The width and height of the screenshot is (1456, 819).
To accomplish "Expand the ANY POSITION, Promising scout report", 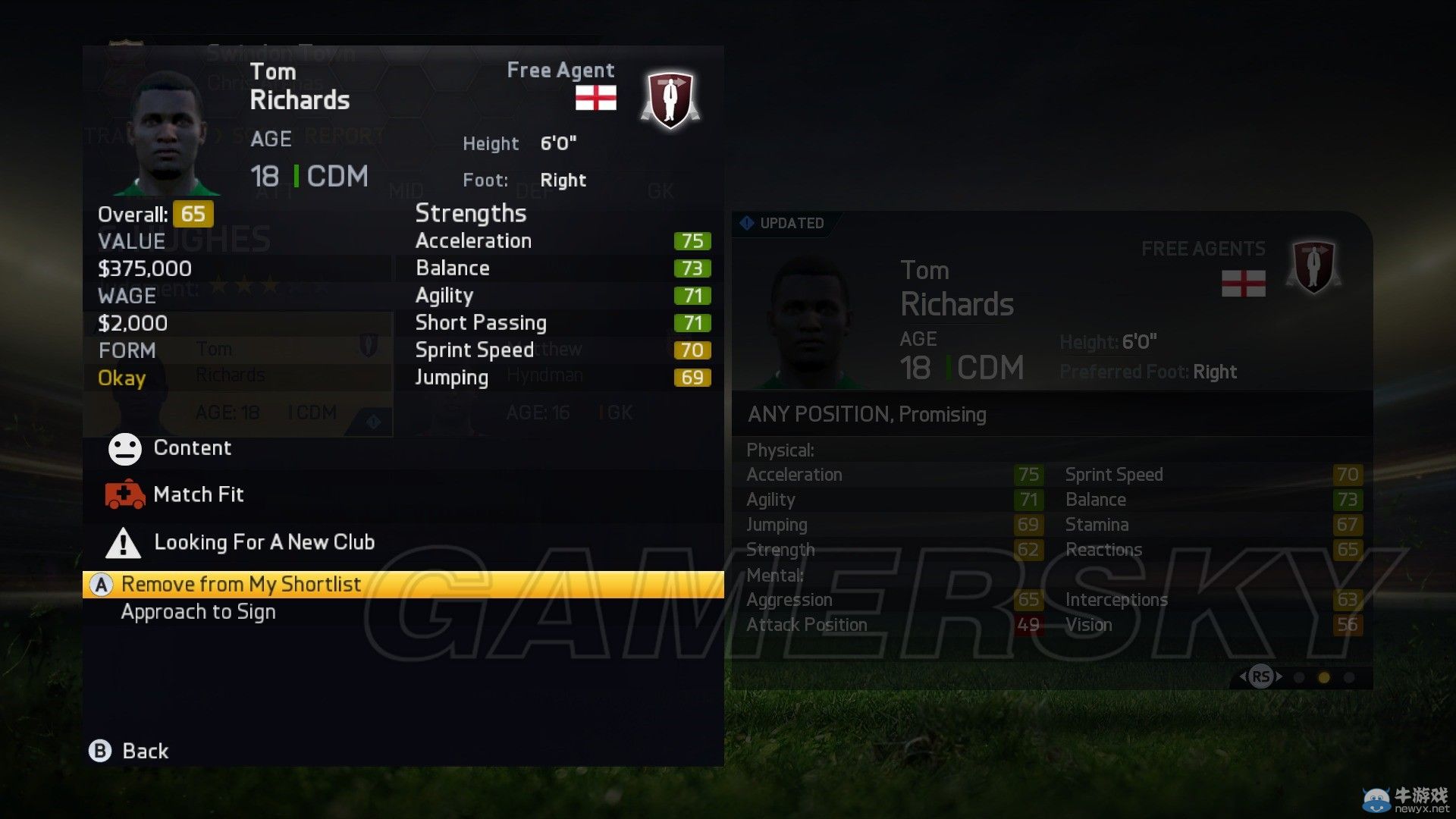I will [x=867, y=414].
